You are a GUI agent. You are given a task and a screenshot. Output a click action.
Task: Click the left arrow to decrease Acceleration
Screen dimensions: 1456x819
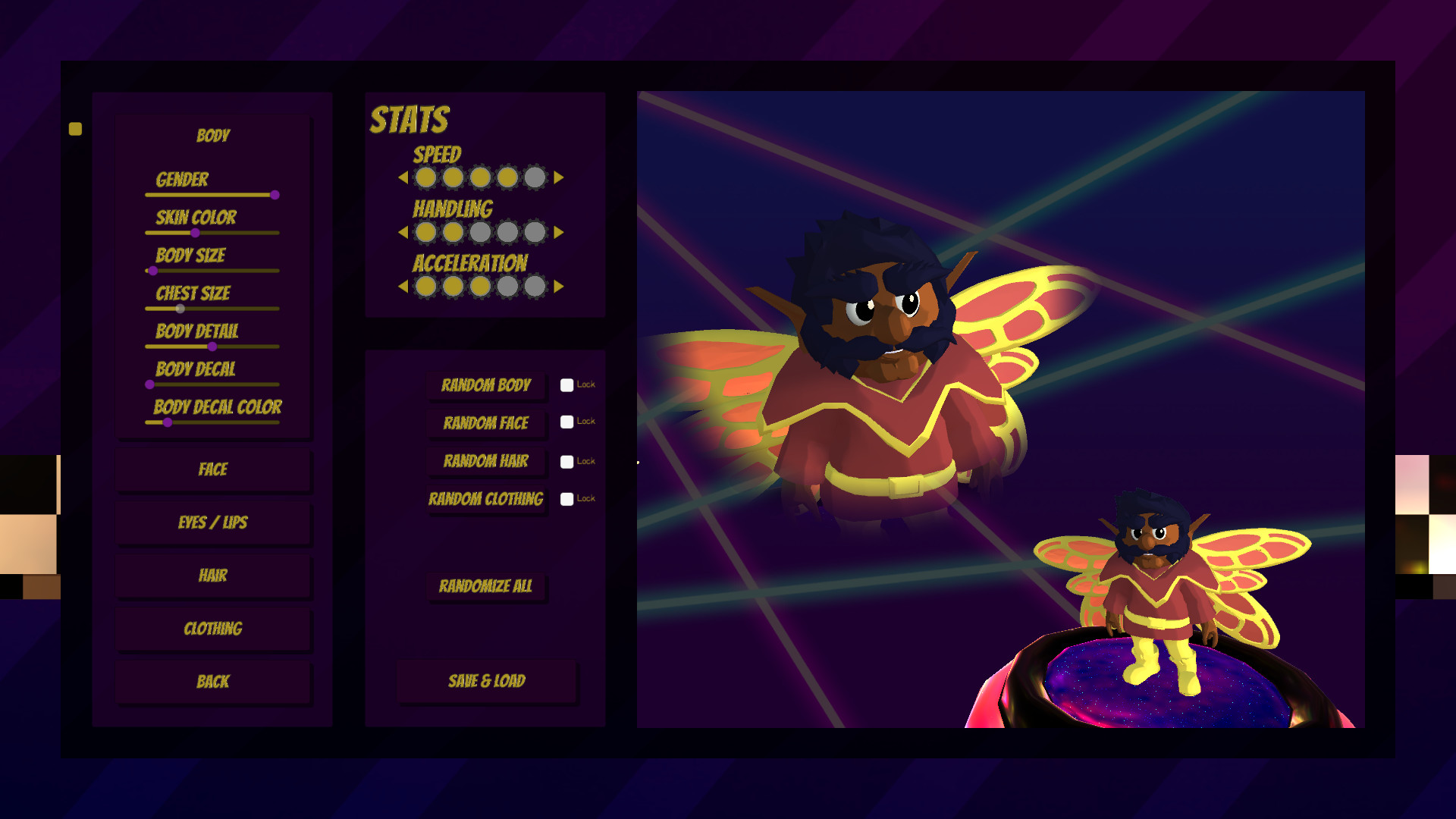(403, 287)
